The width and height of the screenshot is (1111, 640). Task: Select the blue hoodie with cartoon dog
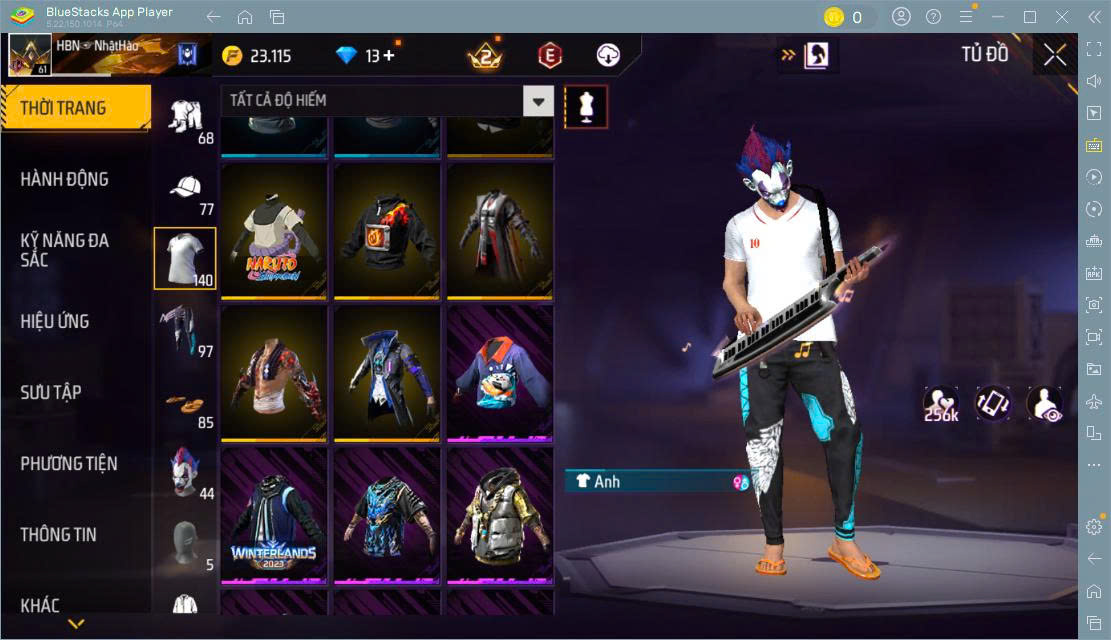[500, 374]
